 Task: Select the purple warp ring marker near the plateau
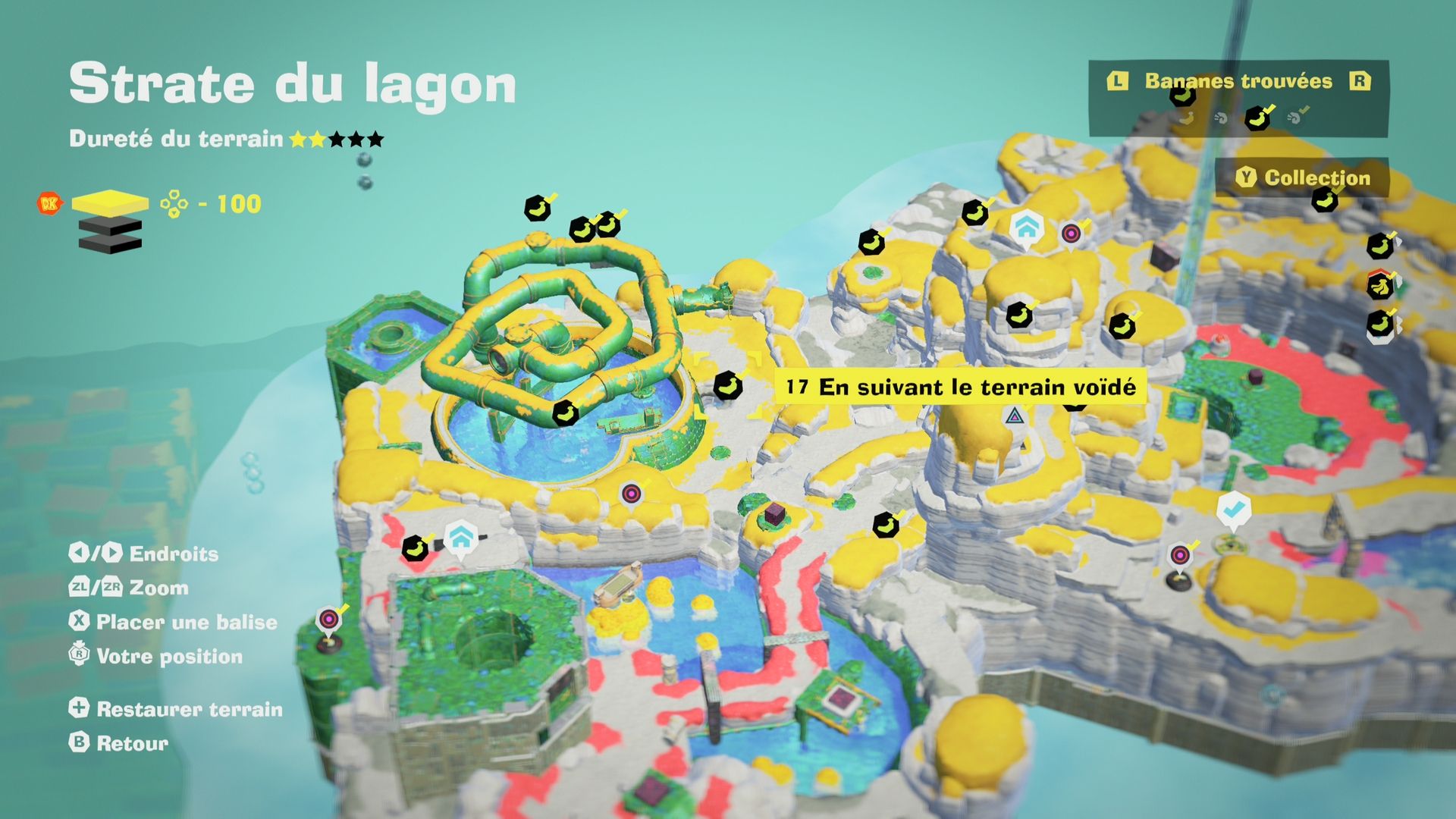(x=630, y=494)
